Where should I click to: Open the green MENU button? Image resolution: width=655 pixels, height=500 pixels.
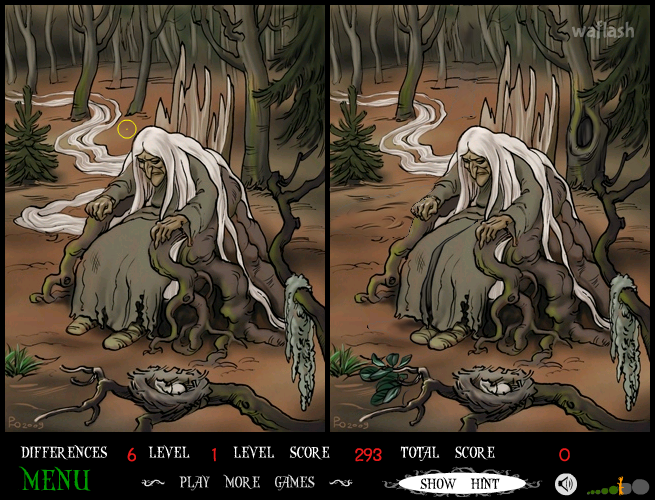pos(55,479)
